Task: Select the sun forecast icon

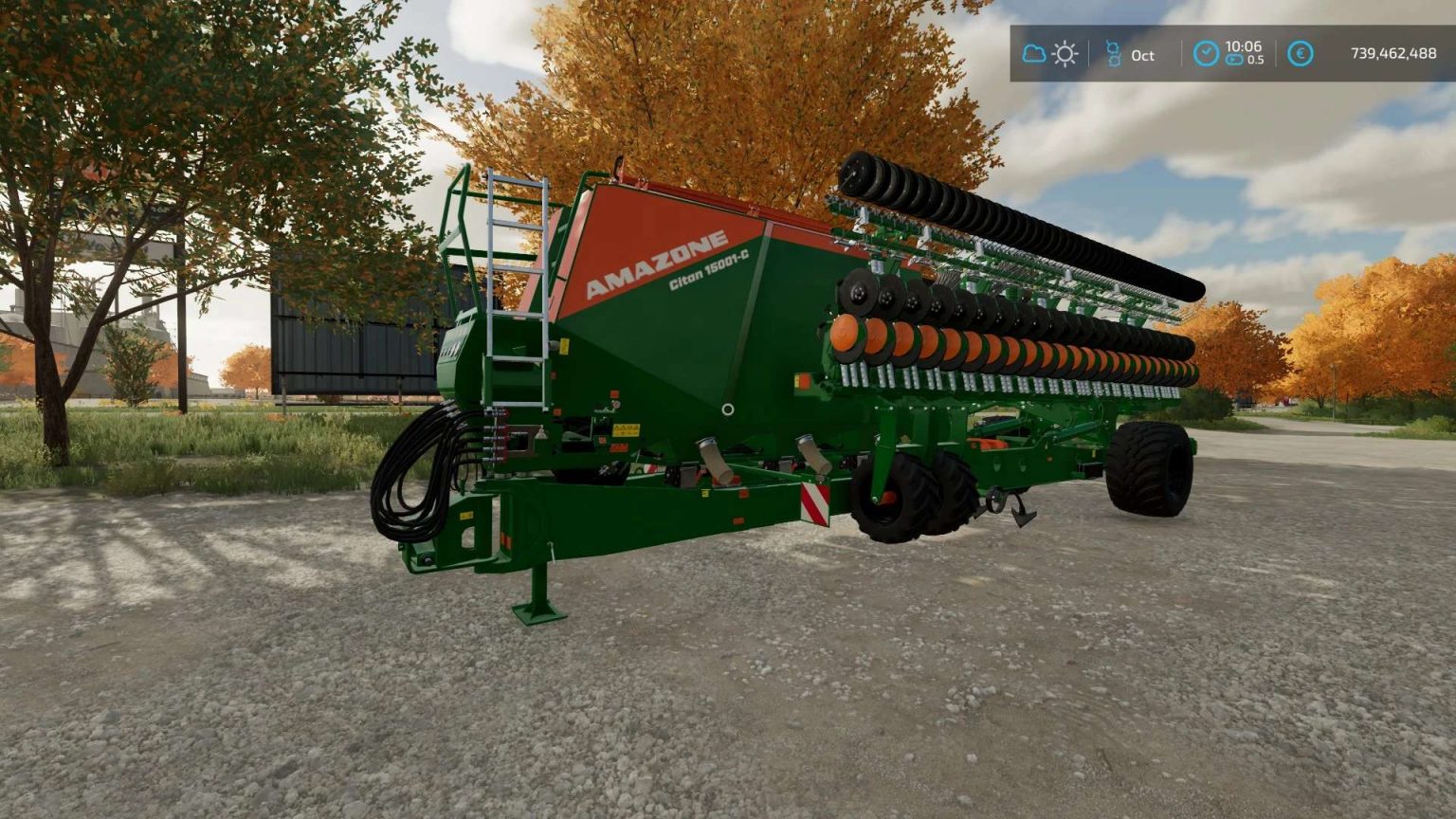Action: point(1065,54)
